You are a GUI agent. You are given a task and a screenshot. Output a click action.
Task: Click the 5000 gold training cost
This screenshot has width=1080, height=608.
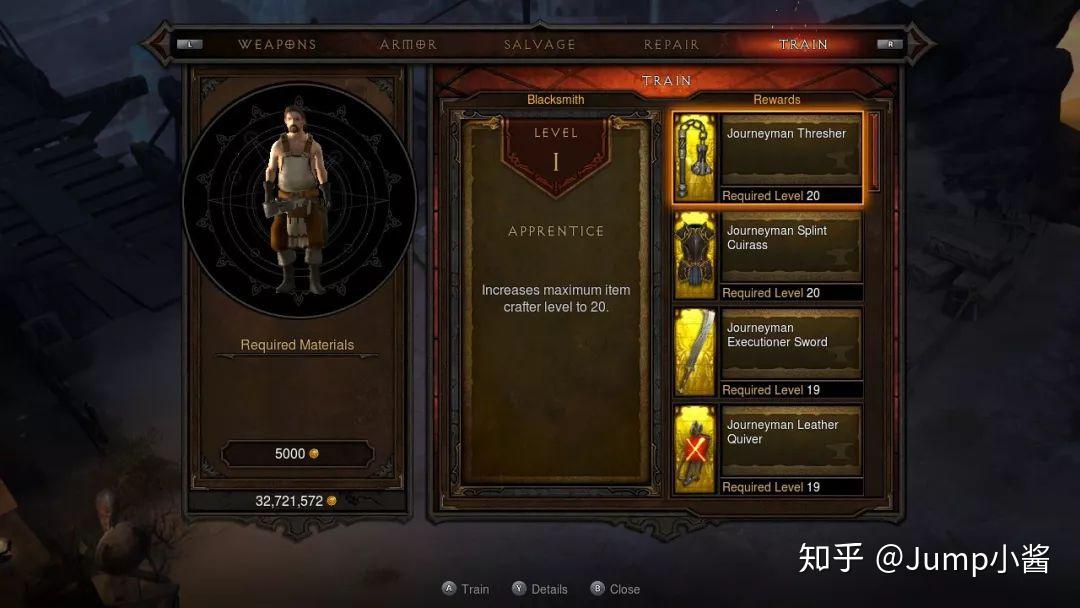click(297, 454)
